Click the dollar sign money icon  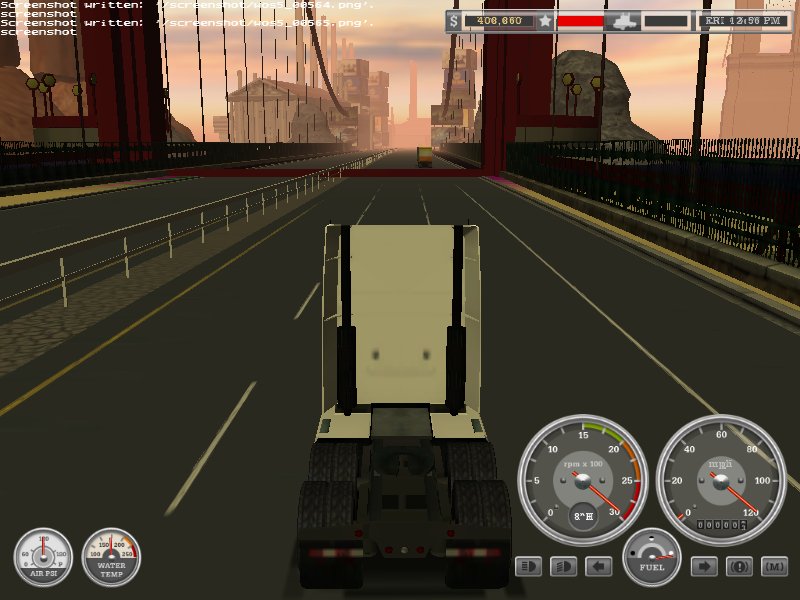coord(455,20)
